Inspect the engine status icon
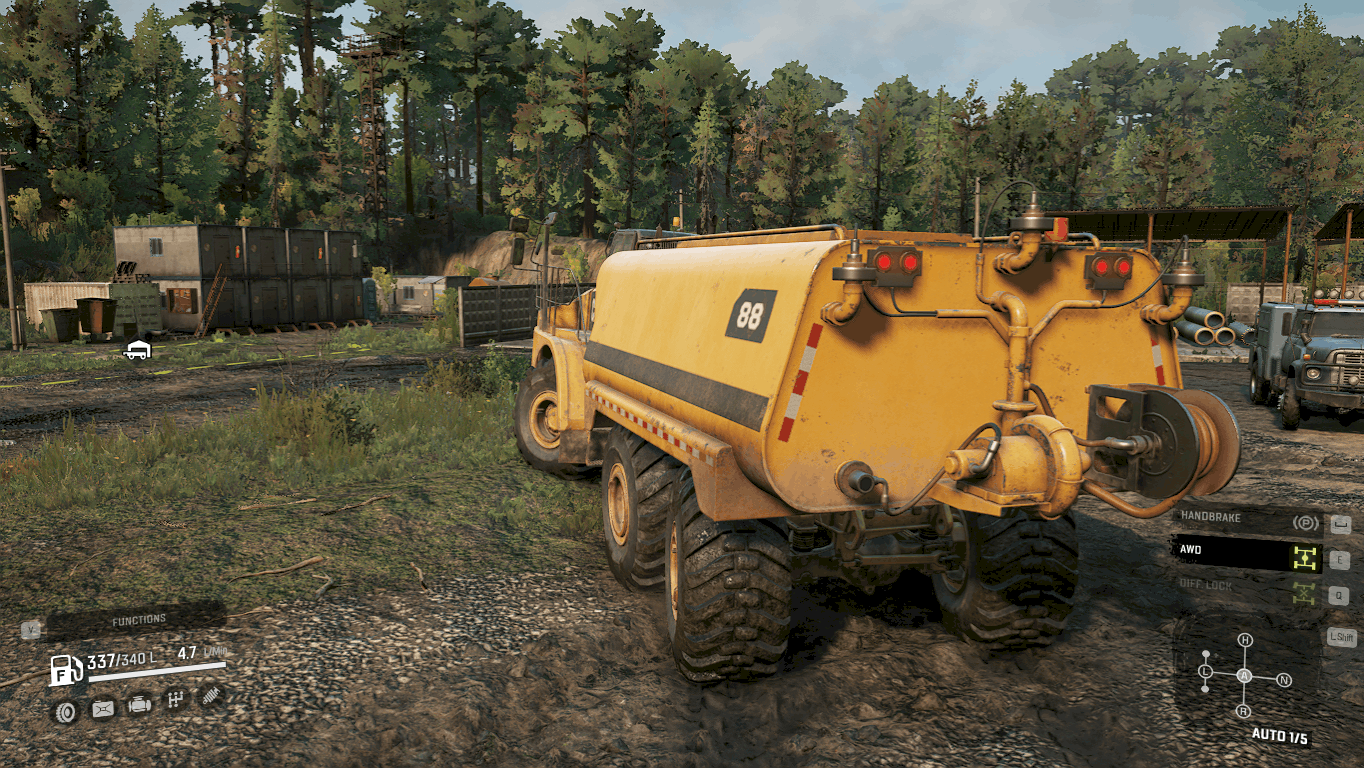 139,705
